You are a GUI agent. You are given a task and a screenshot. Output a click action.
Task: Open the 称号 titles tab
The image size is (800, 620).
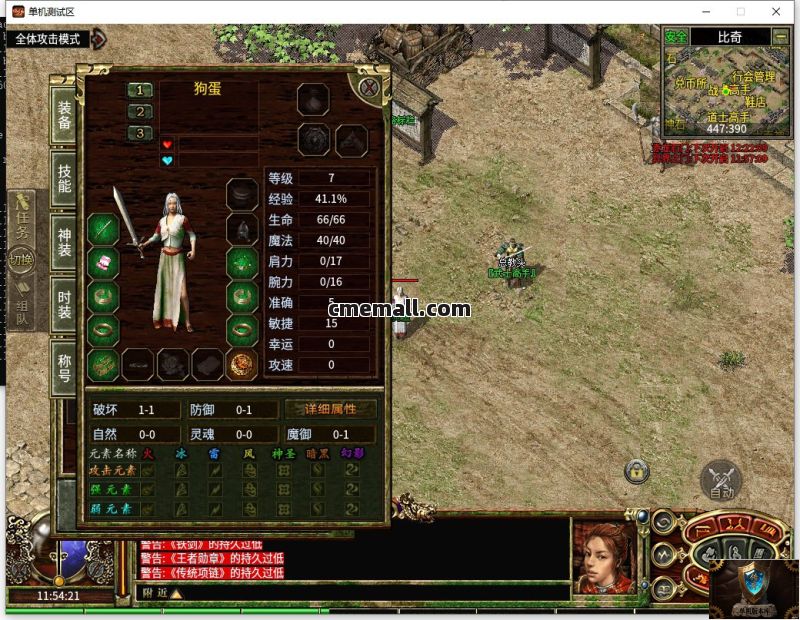point(64,365)
